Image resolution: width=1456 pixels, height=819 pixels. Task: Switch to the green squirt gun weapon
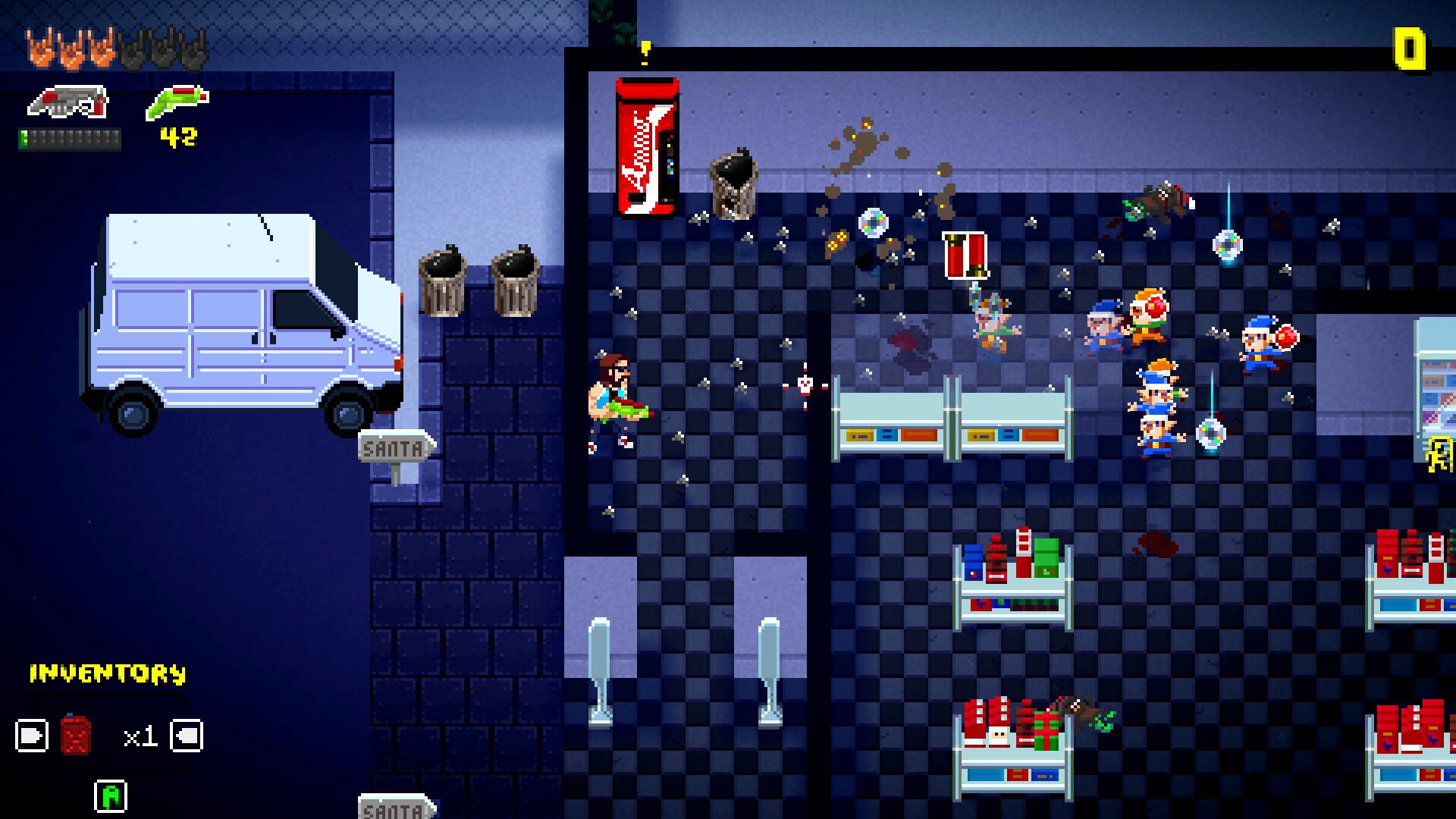[177, 102]
